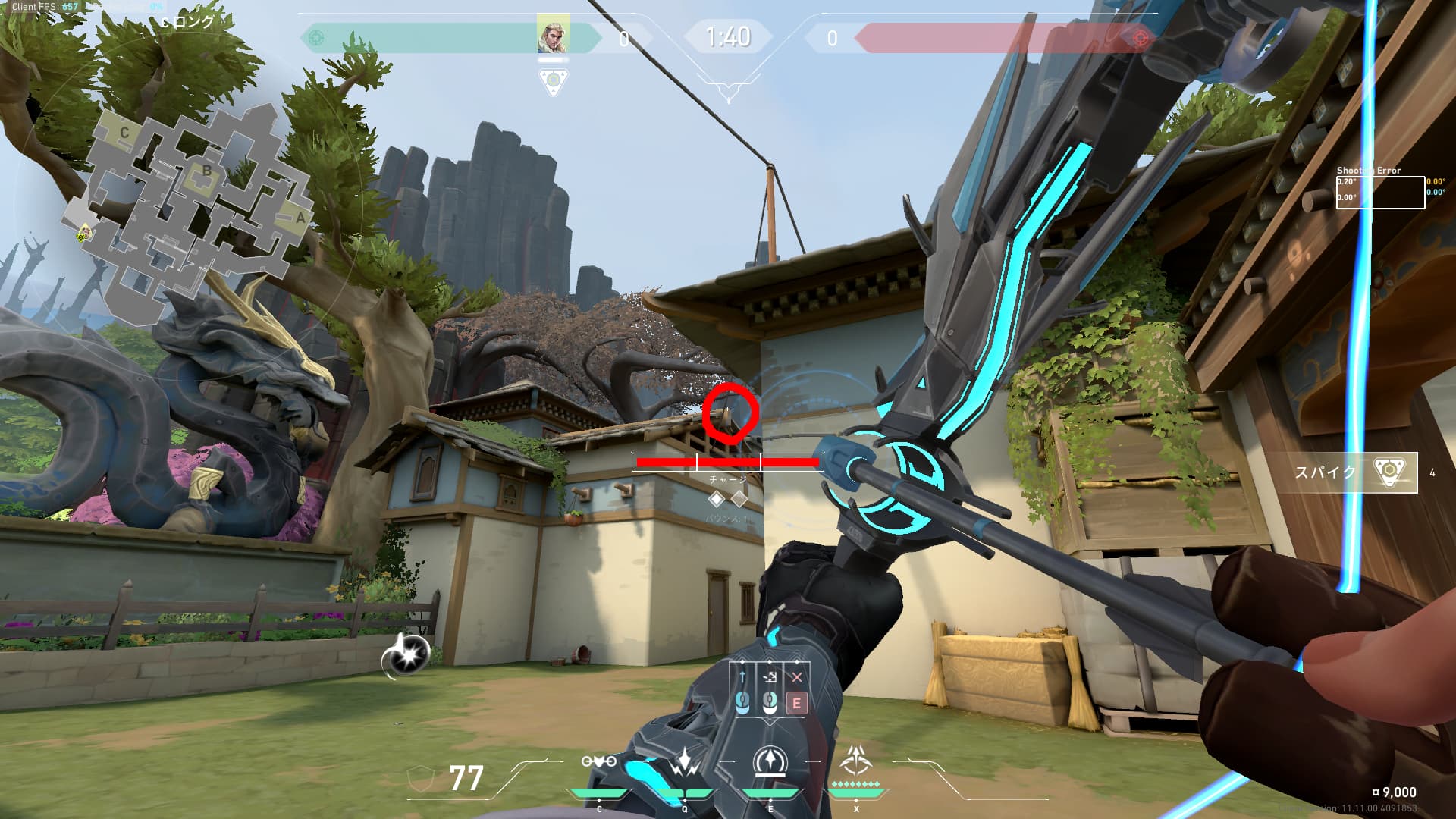Click the agent portrait in top bar

[x=553, y=35]
